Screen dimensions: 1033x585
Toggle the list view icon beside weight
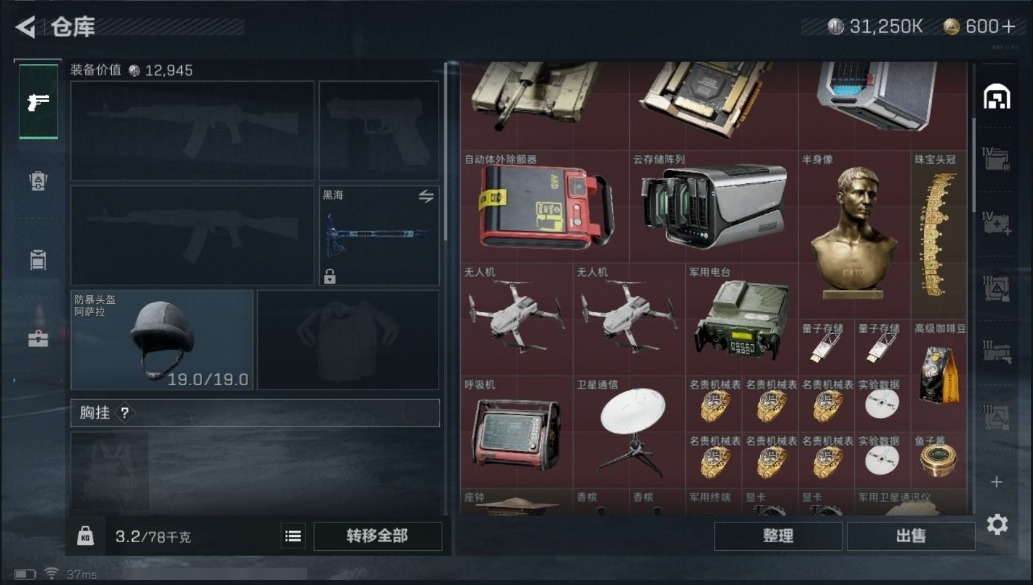(x=293, y=537)
